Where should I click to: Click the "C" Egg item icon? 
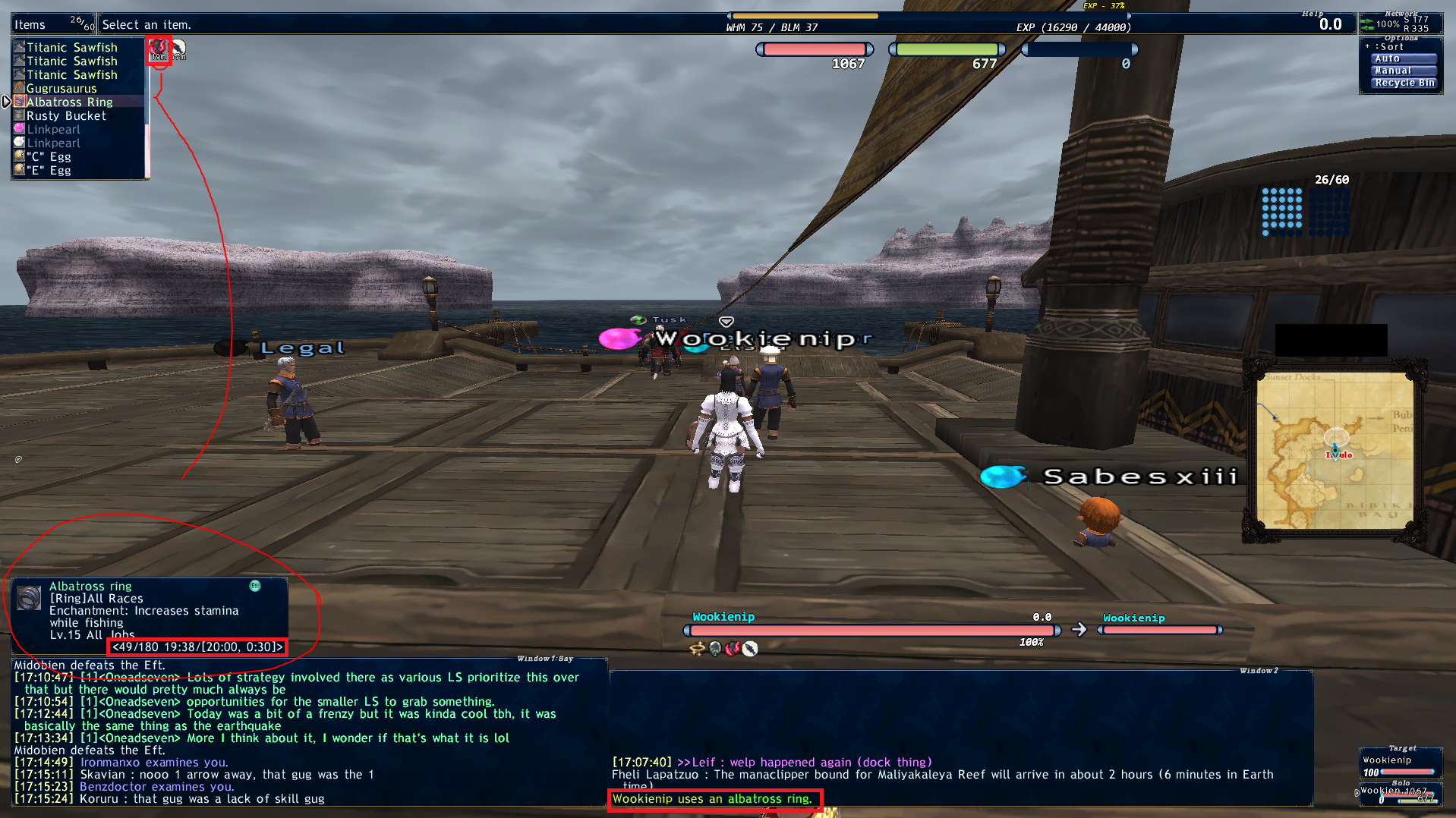point(18,156)
